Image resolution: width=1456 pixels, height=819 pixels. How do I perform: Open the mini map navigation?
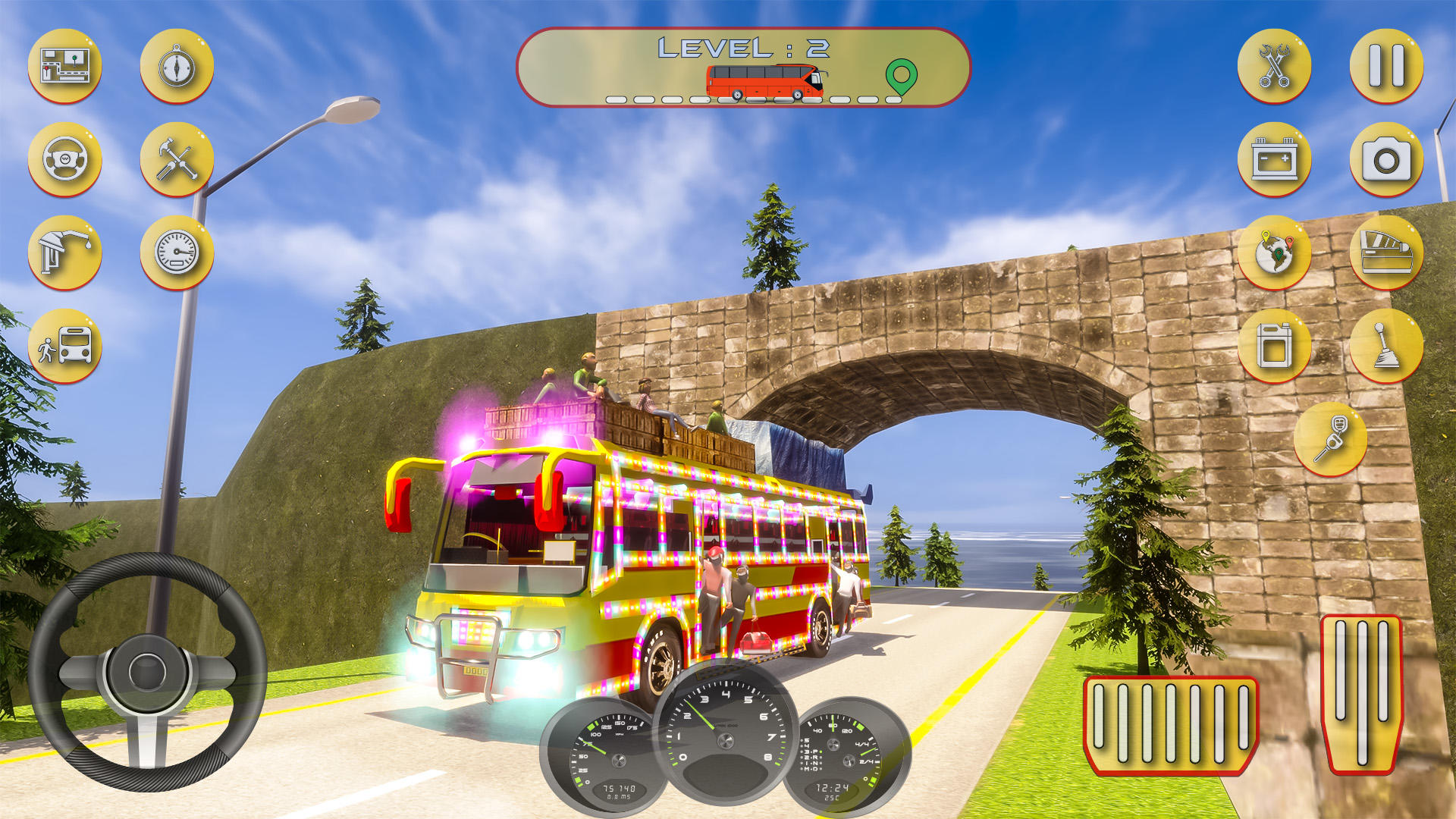[x=65, y=66]
